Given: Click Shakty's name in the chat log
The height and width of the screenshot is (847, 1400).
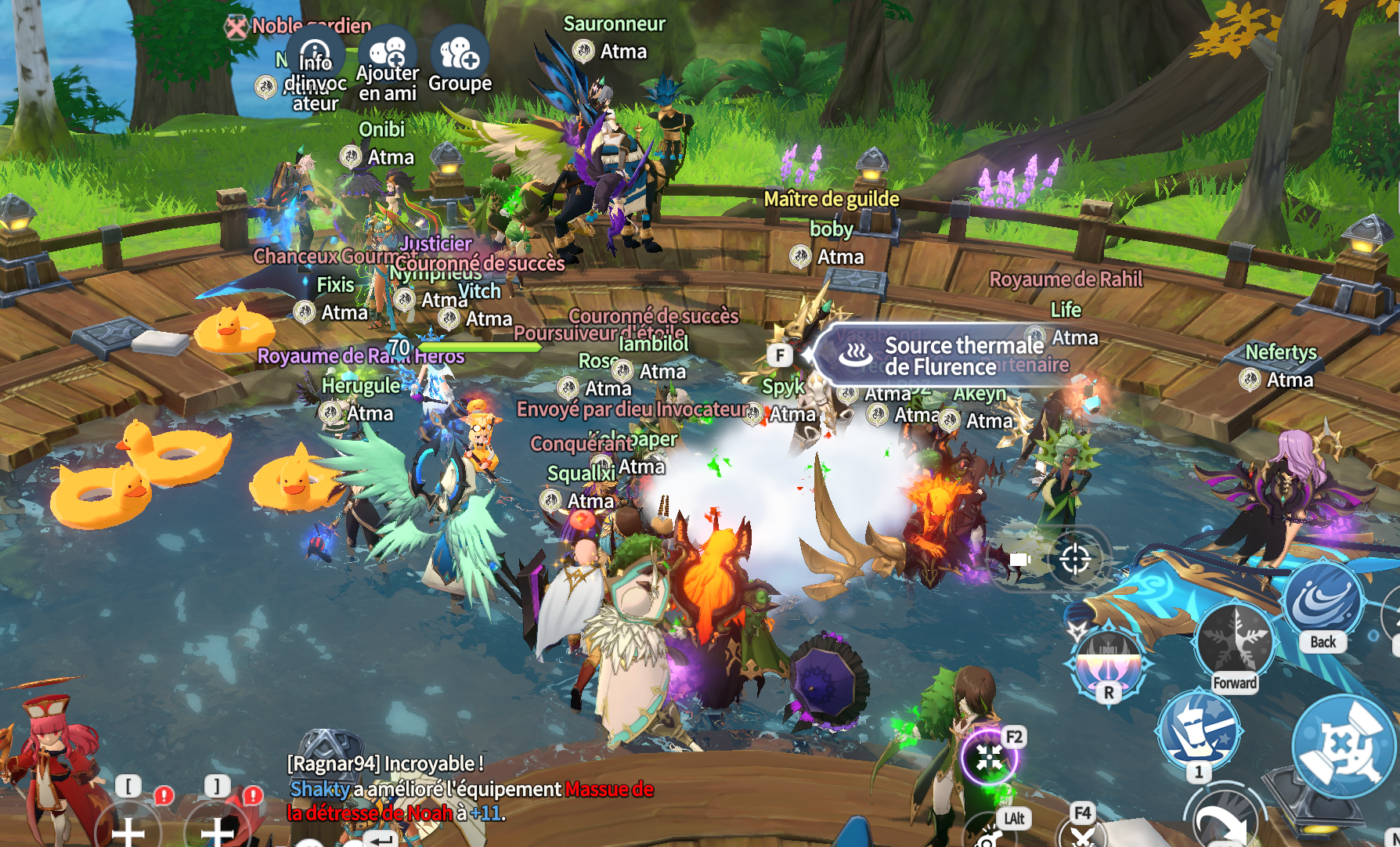Looking at the screenshot, I should pos(319,789).
